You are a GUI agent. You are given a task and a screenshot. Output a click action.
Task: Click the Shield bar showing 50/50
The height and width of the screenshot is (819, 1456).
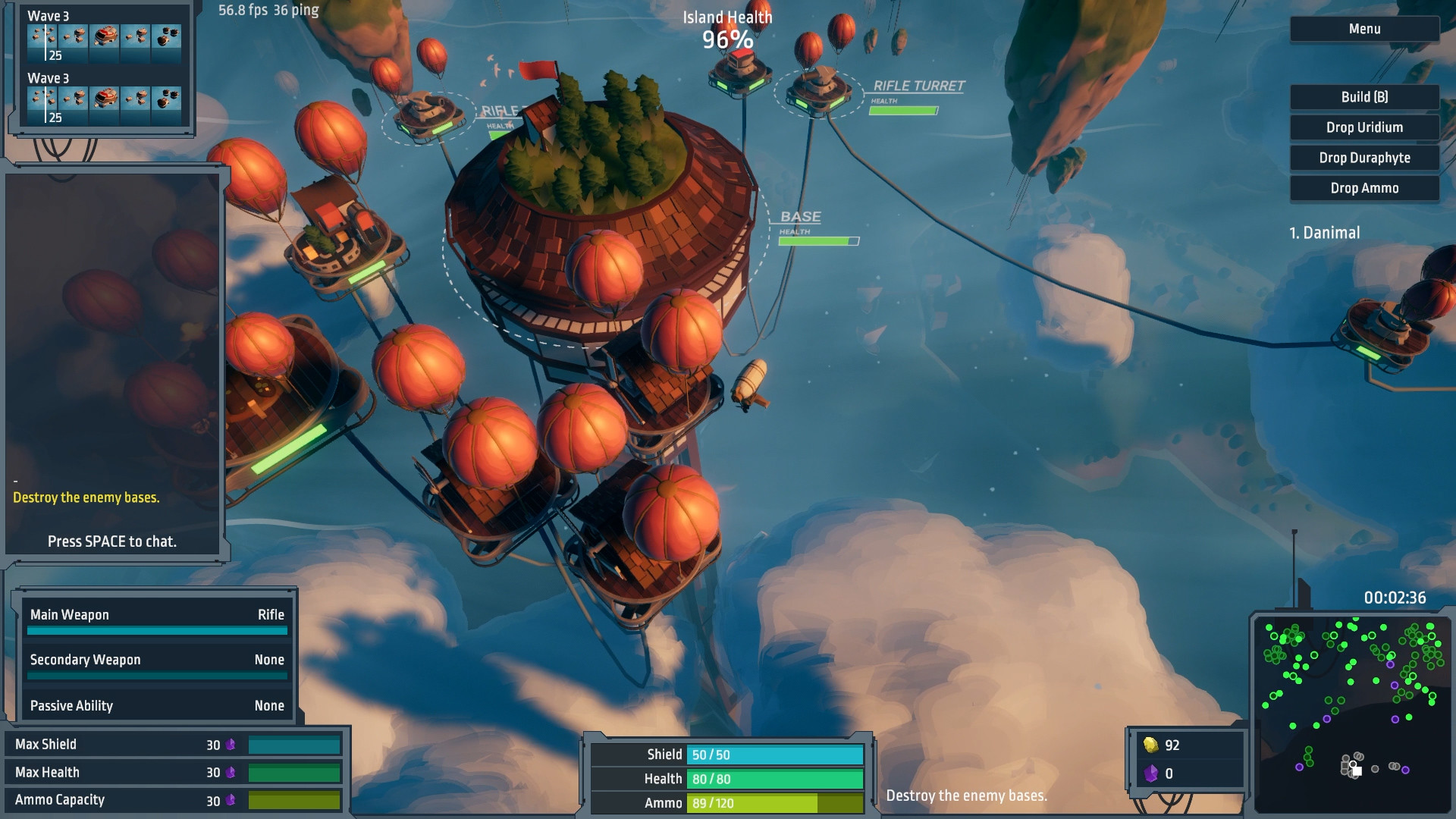click(x=772, y=755)
